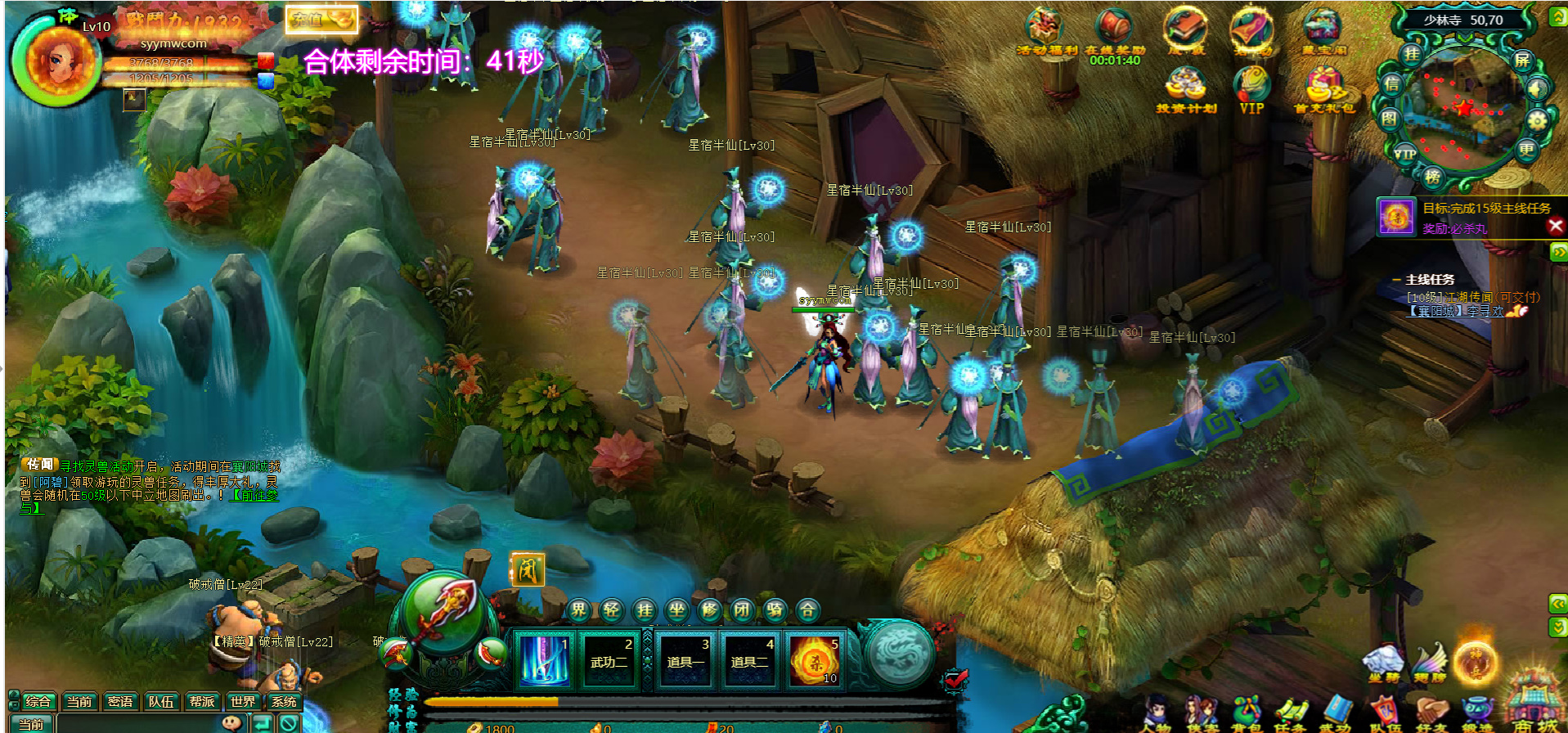1568x733 pixels.
Task: Open the 投资计划 investment plan icon
Action: pos(1186,89)
